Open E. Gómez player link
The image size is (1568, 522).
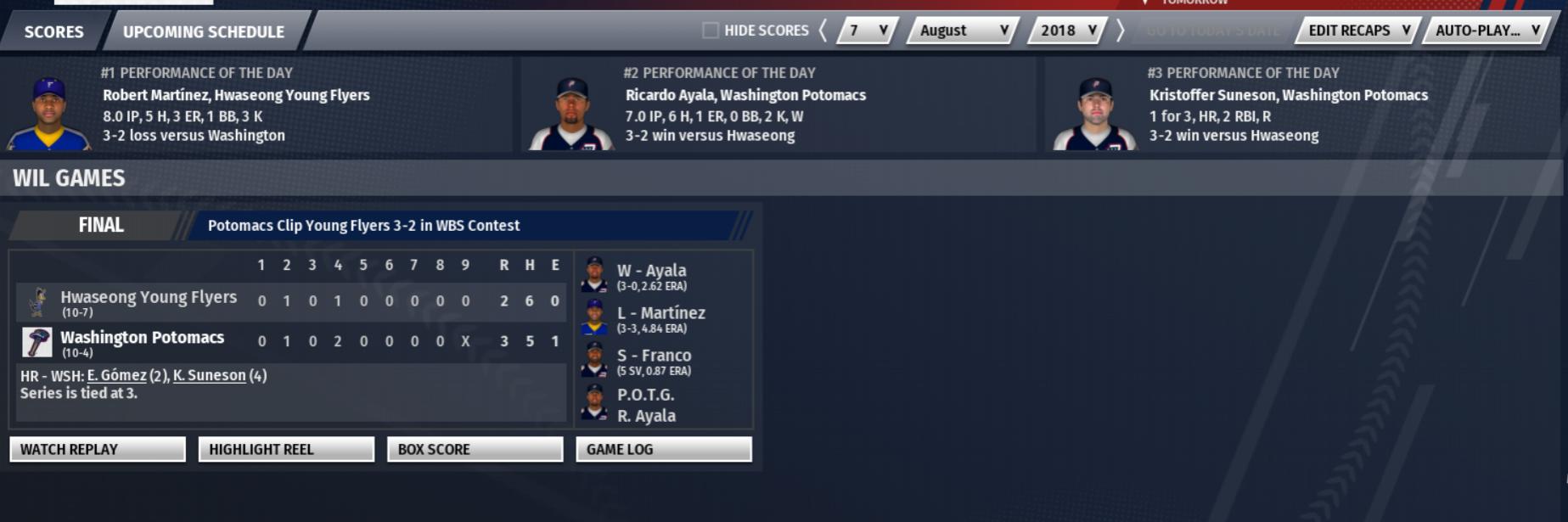click(117, 375)
